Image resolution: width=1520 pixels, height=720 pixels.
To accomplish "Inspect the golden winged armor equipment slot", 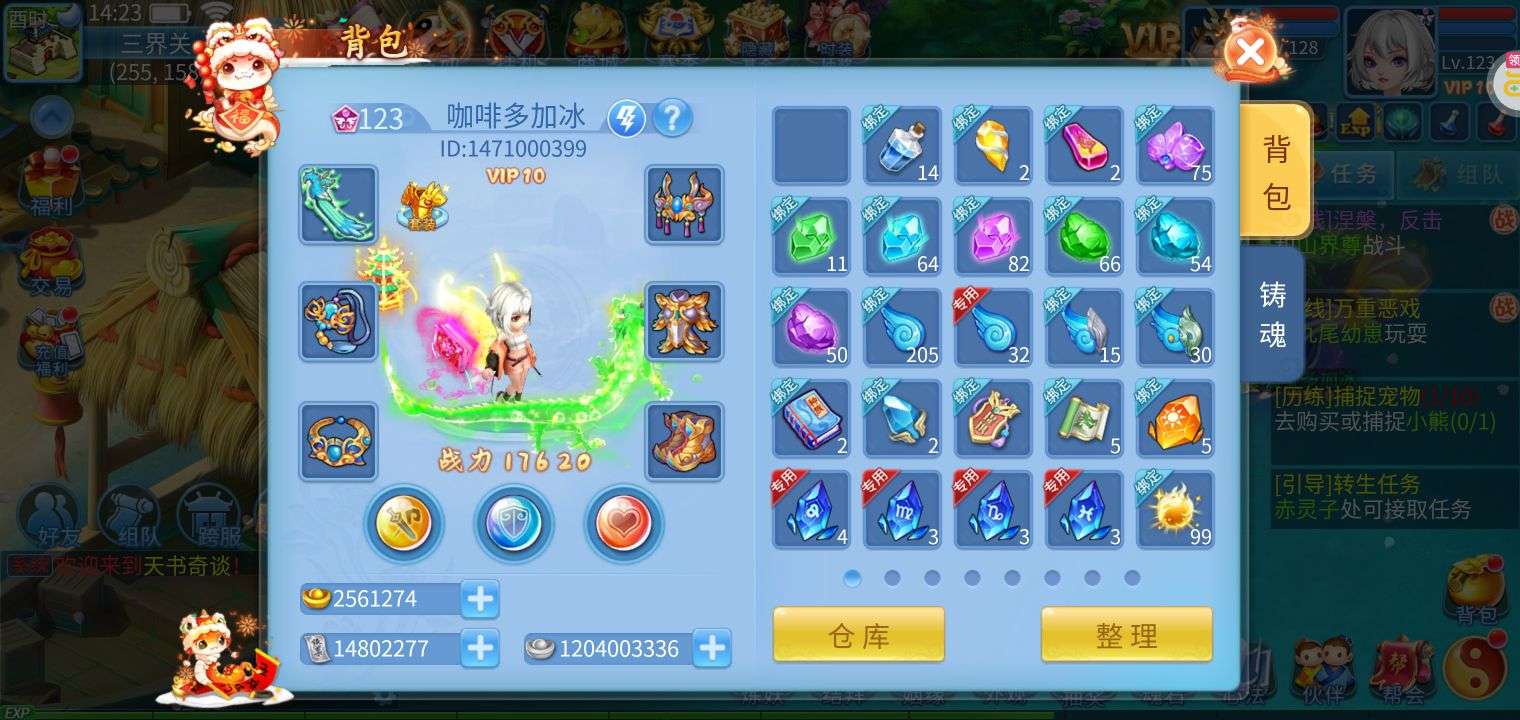I will [684, 321].
